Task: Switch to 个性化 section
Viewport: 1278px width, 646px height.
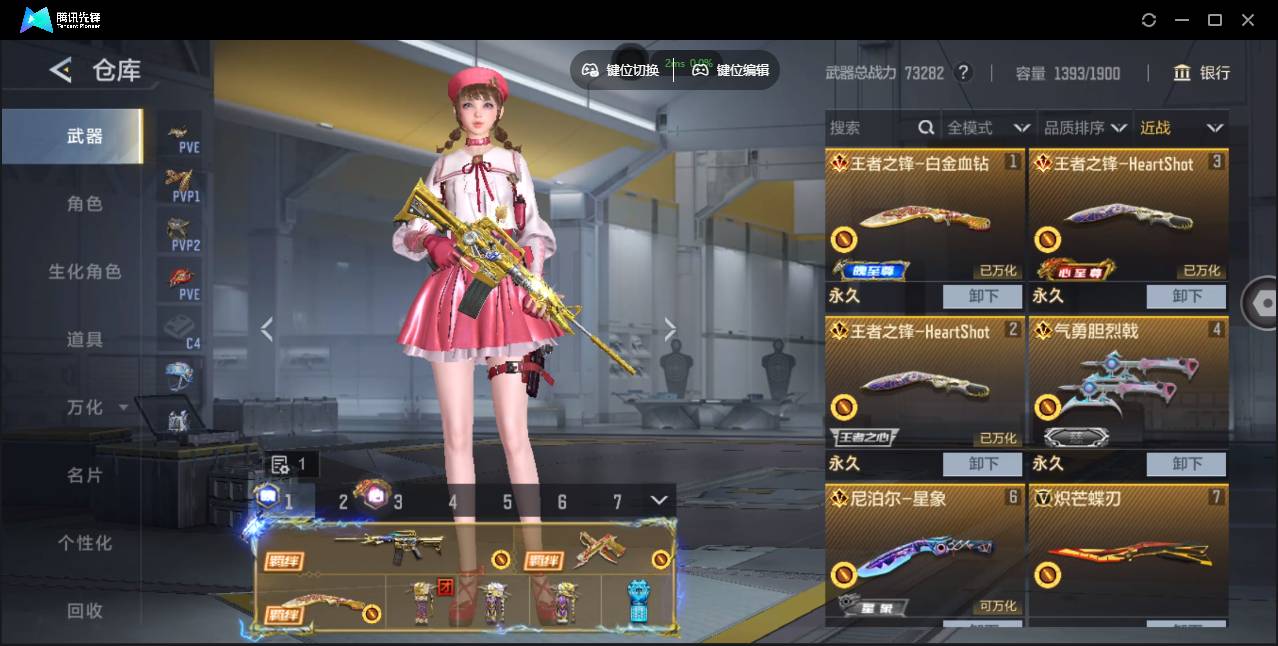Action: tap(85, 543)
